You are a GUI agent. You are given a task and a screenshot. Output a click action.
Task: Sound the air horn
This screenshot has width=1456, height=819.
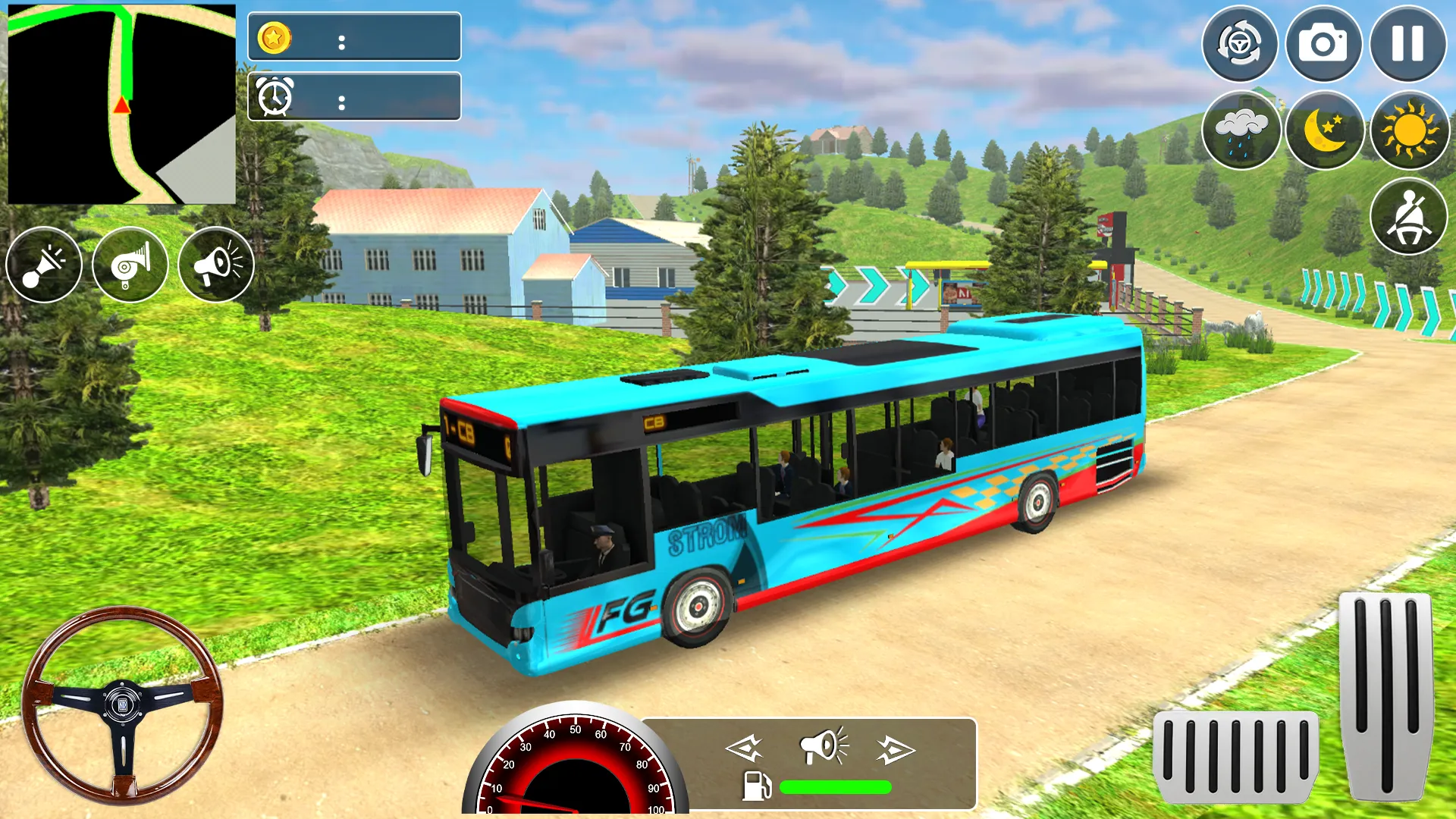point(130,265)
